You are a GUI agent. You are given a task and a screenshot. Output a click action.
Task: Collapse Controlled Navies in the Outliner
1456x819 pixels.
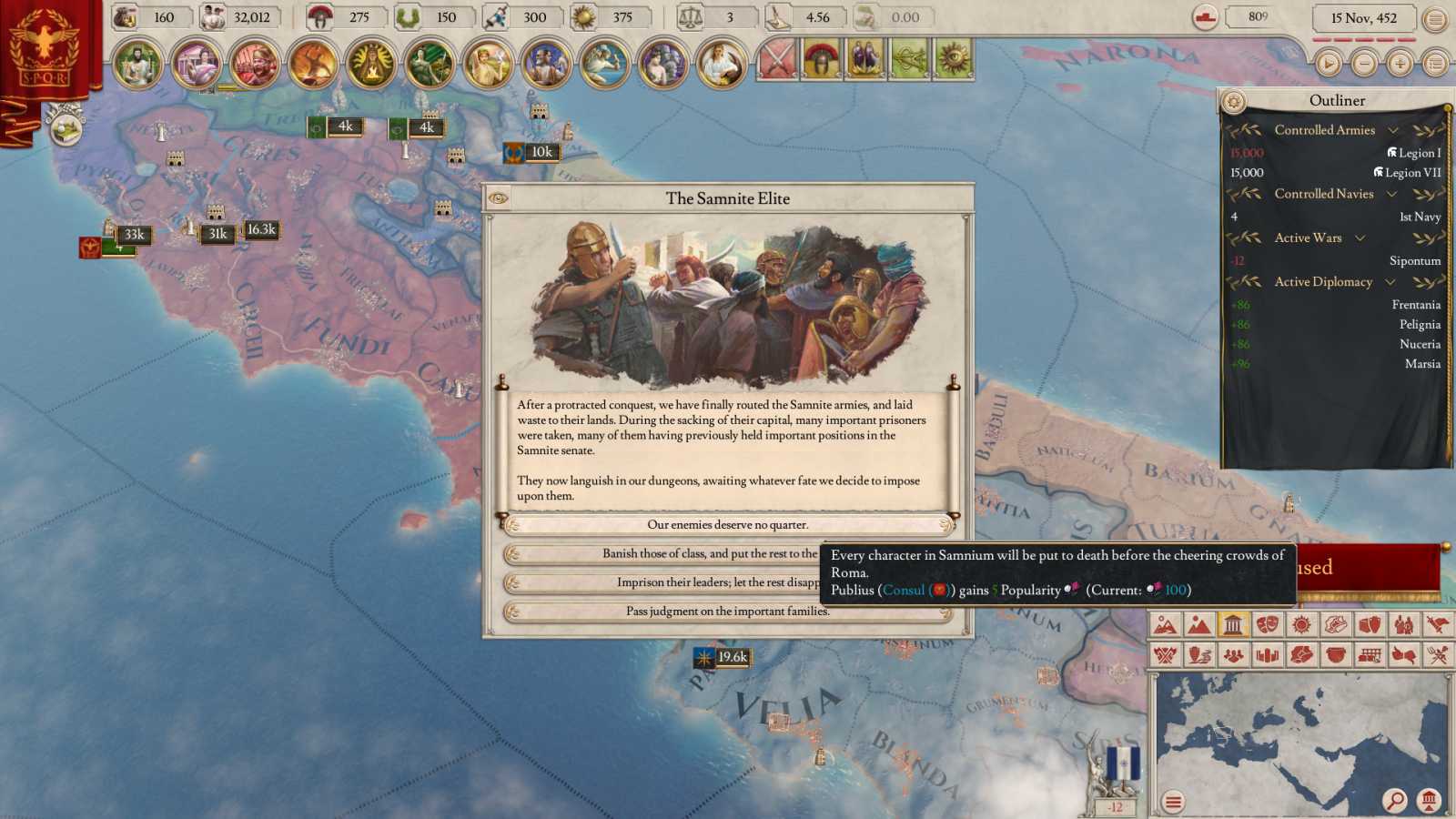pyautogui.click(x=1393, y=194)
